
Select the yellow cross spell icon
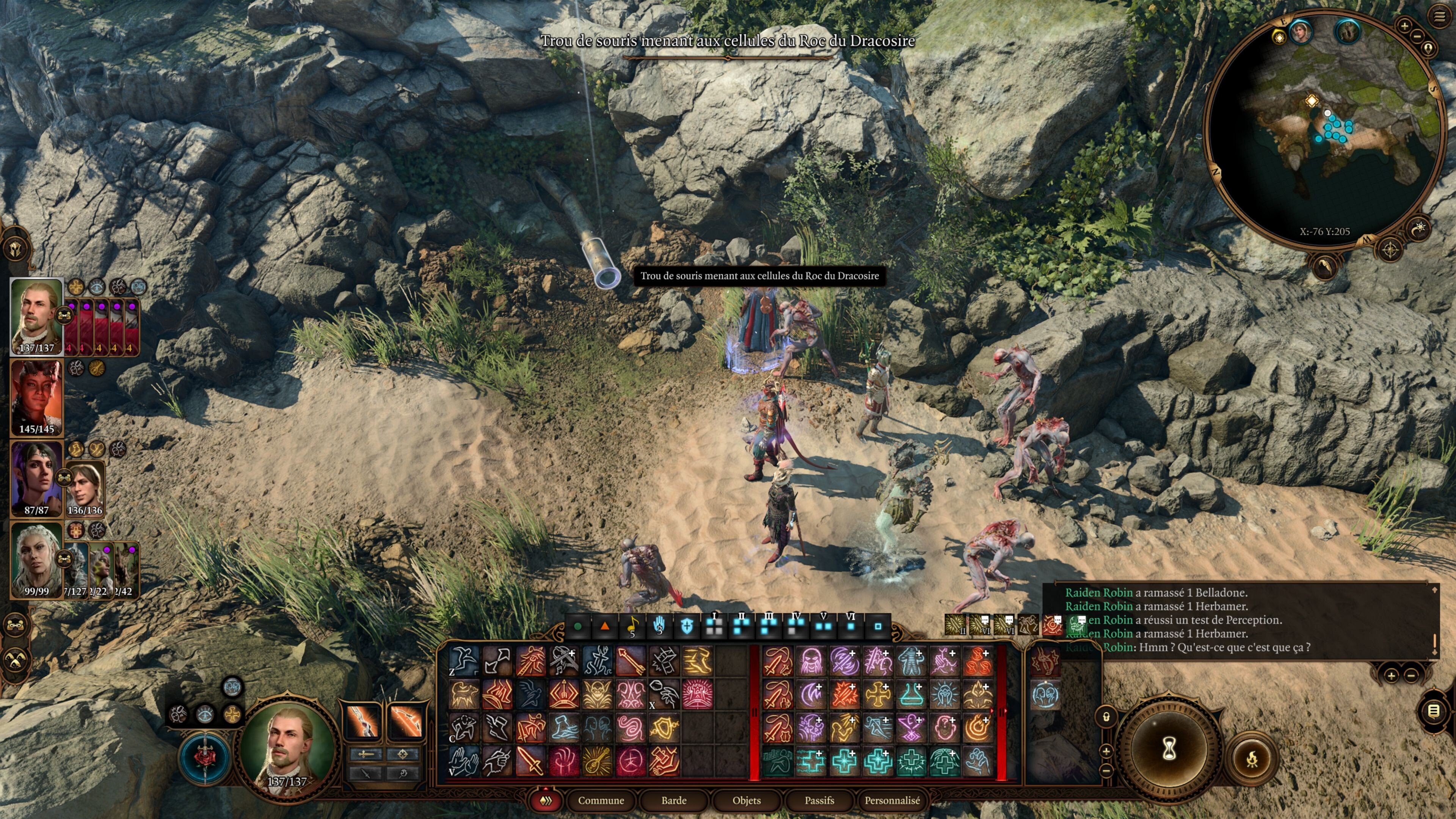tap(878, 694)
